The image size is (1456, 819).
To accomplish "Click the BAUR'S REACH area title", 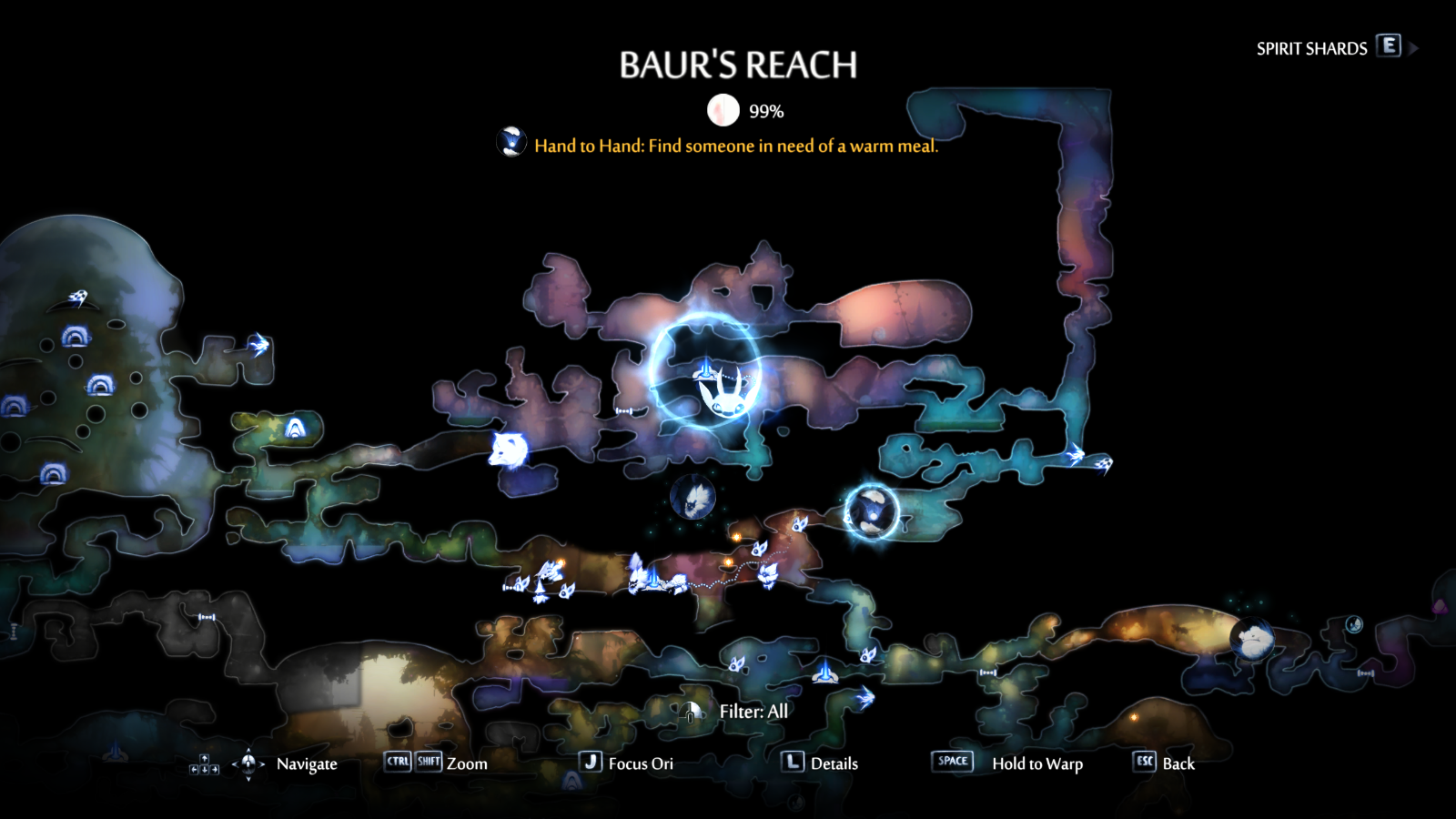I will pos(739,64).
